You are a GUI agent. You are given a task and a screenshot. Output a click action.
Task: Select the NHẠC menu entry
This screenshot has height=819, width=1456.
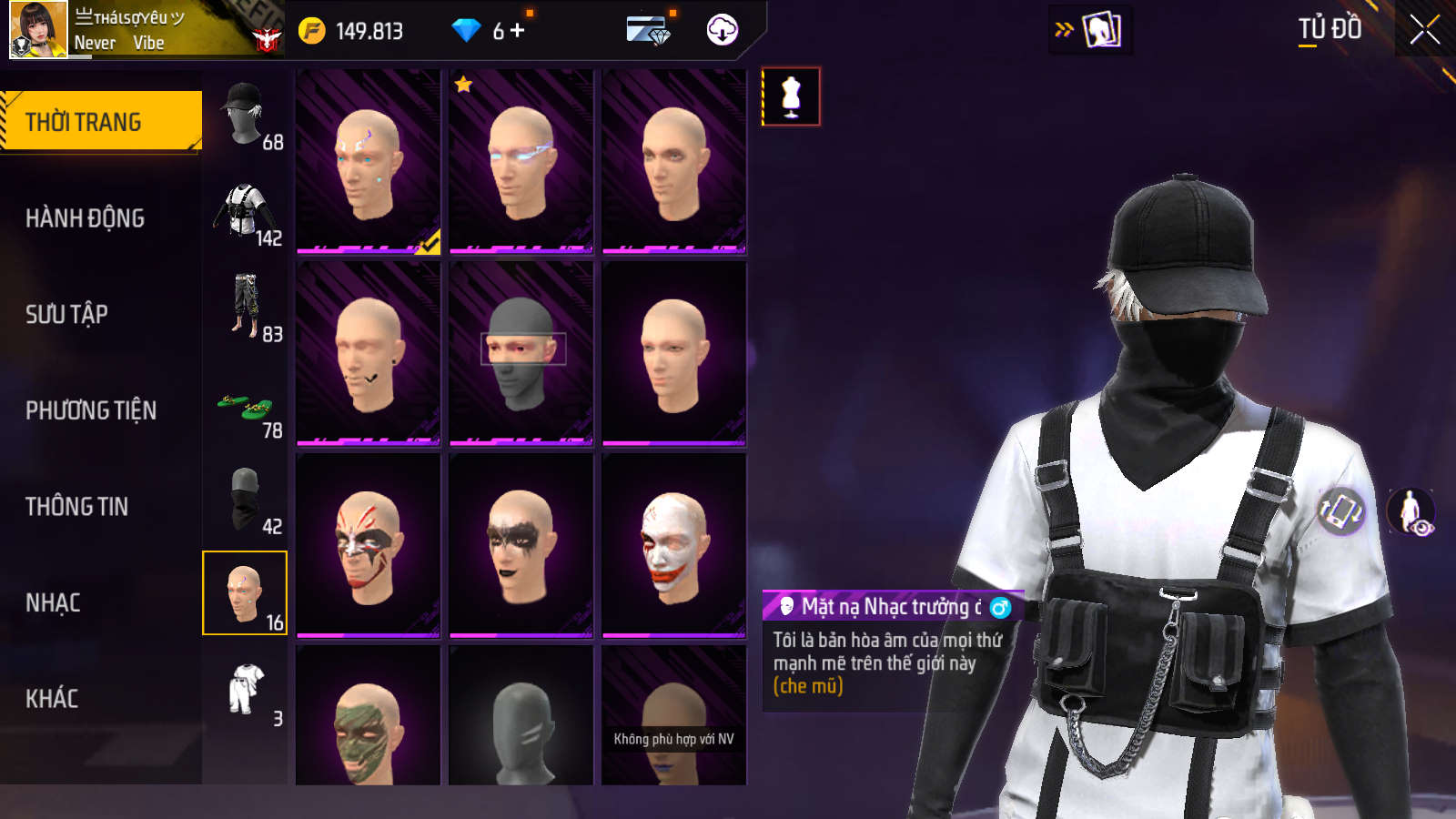tap(53, 603)
